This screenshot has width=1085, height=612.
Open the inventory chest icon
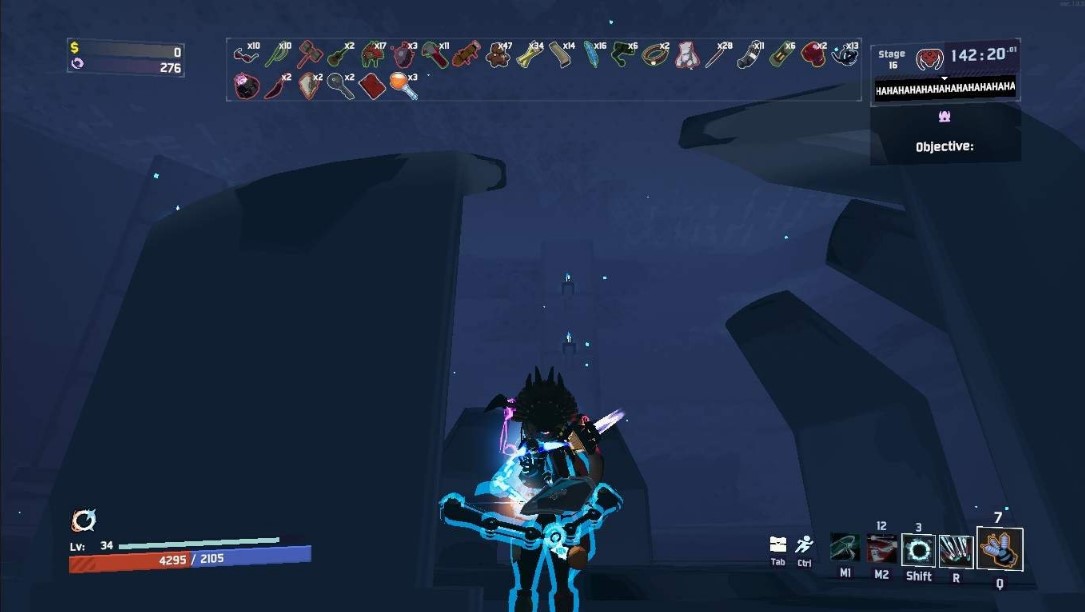click(778, 545)
